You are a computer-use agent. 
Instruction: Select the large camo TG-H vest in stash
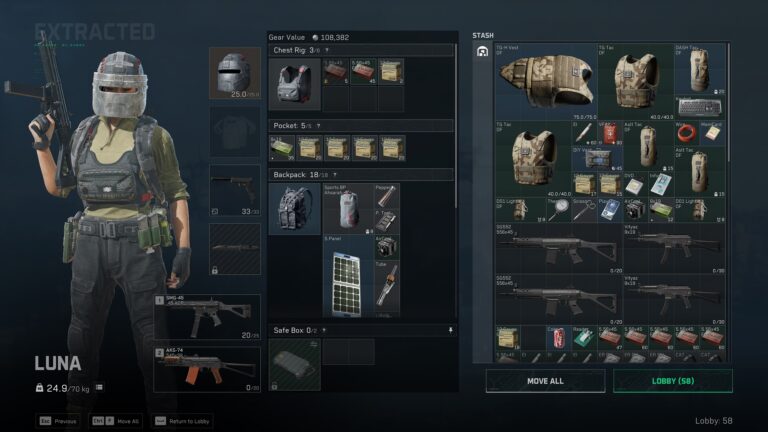point(546,81)
